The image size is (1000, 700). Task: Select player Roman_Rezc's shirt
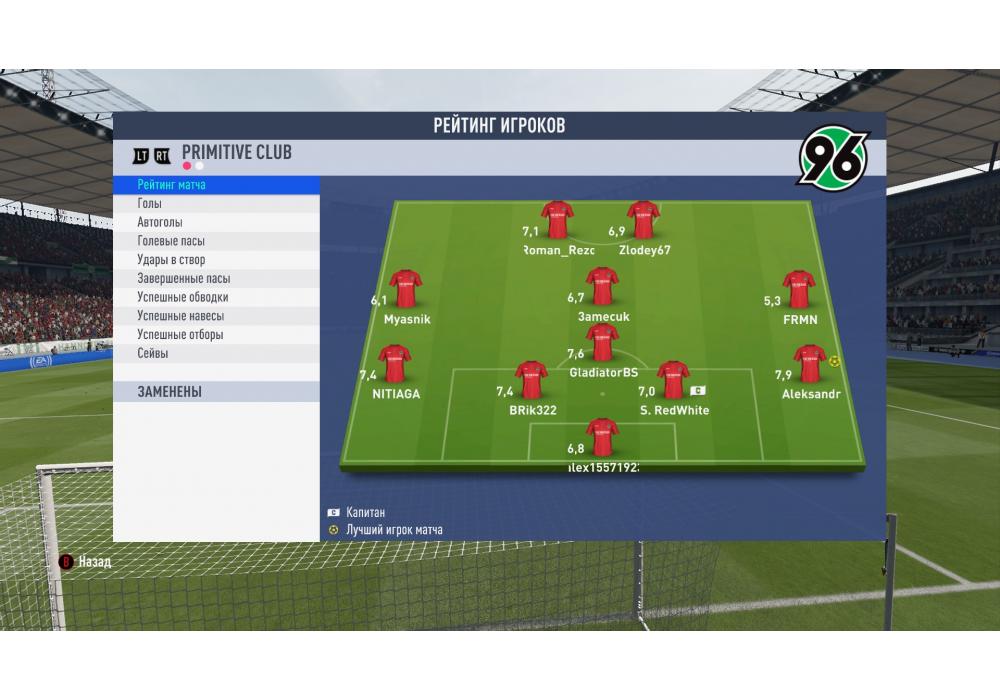pos(558,221)
